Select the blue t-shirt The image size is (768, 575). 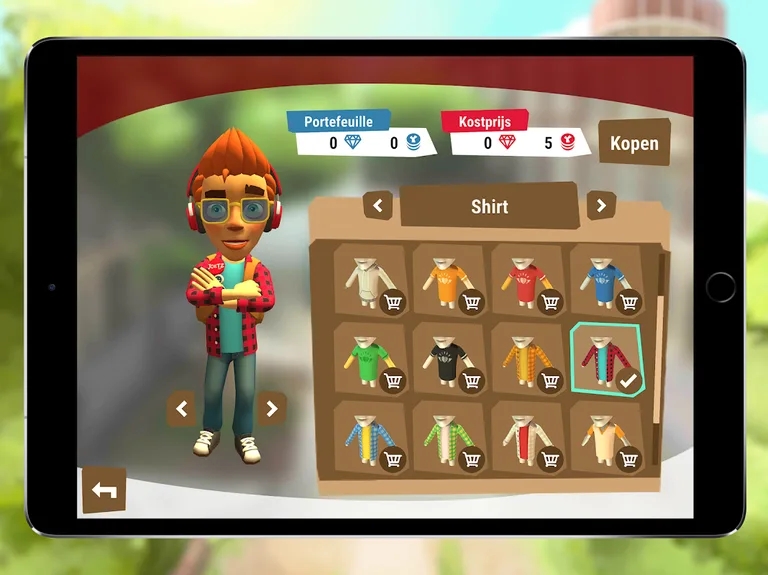606,280
